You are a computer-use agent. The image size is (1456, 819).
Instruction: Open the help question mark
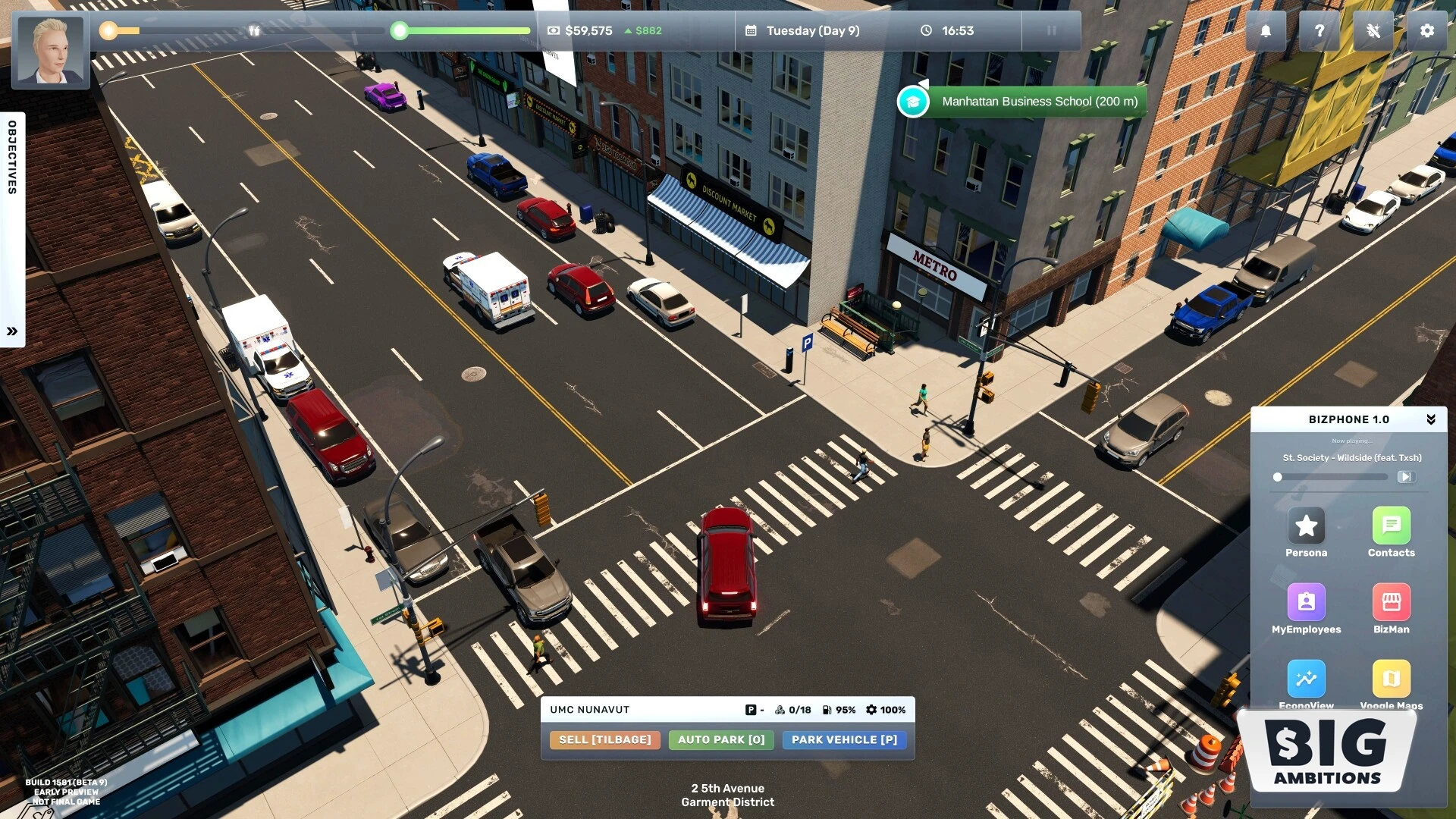click(x=1319, y=31)
